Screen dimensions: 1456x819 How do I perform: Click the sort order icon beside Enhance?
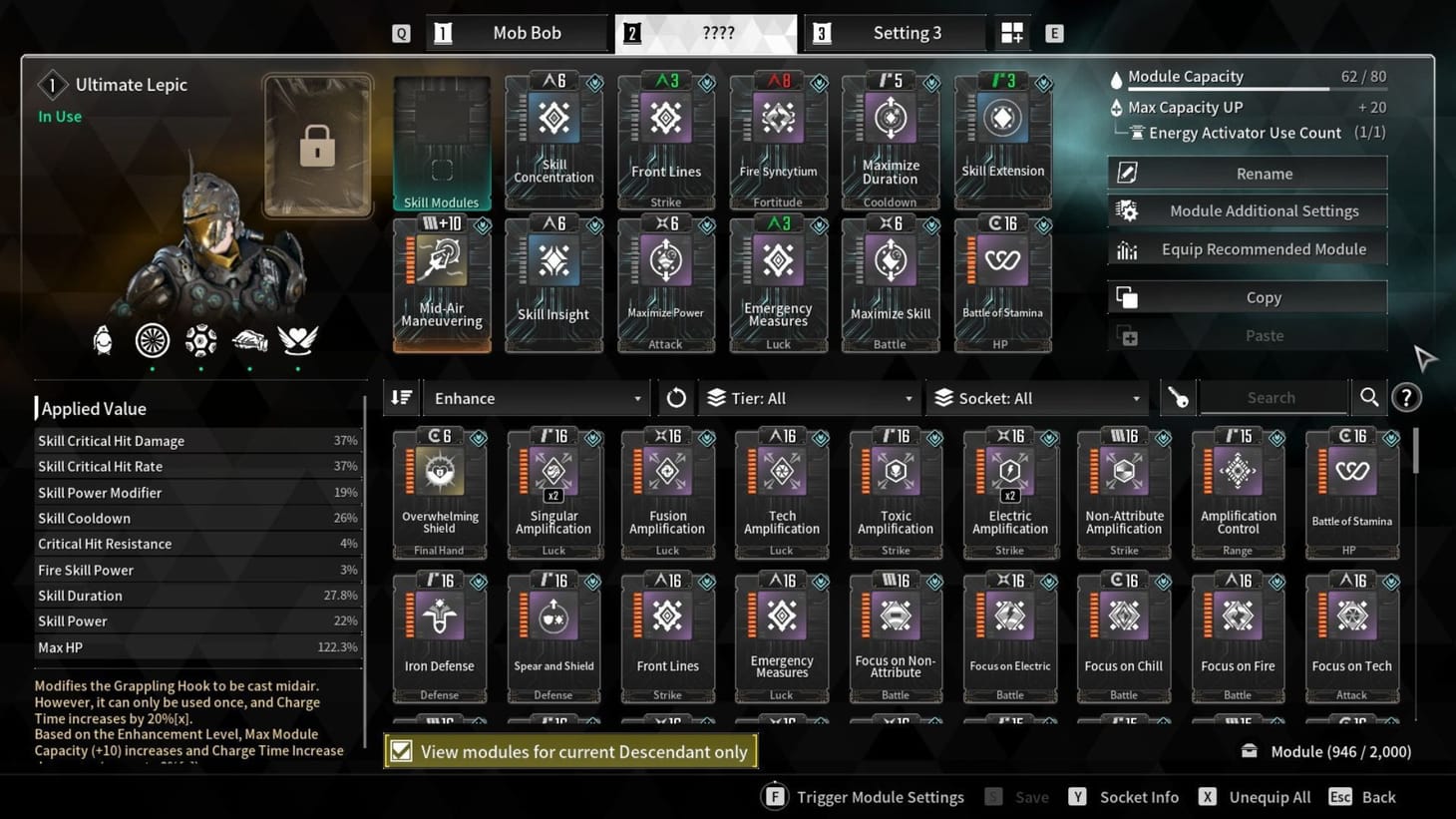click(401, 397)
